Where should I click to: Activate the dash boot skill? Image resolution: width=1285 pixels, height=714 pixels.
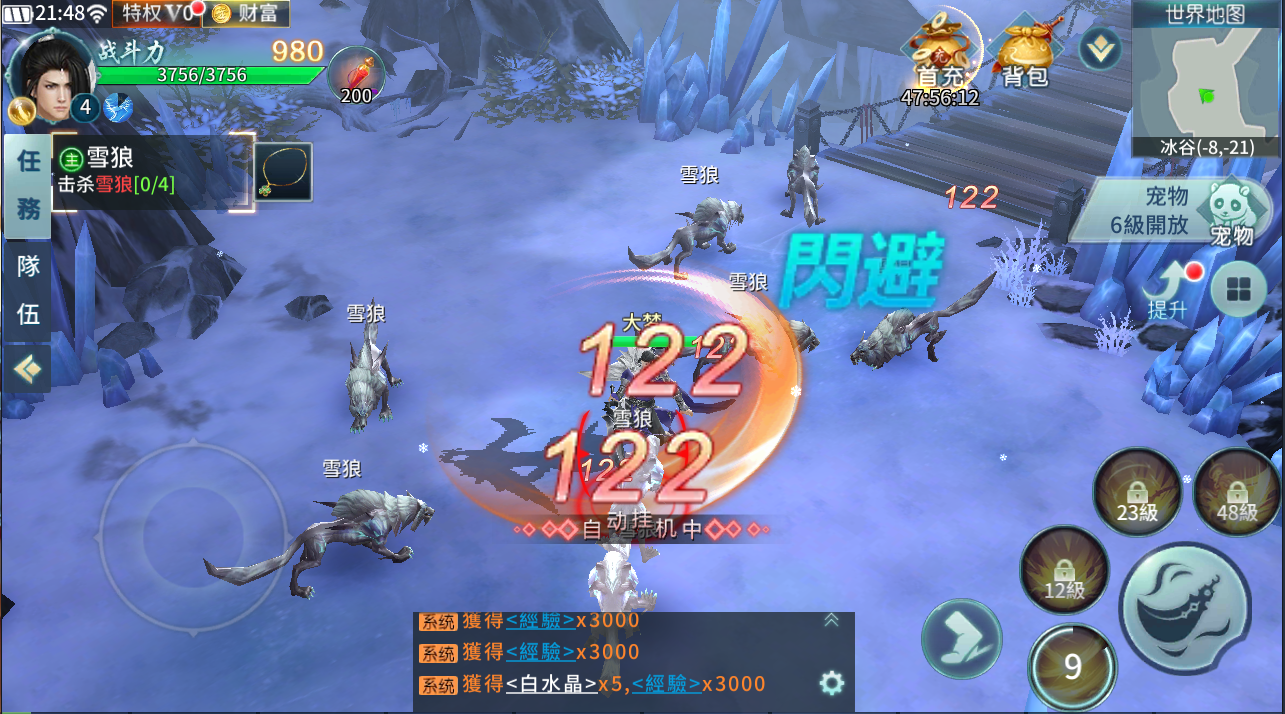coord(961,638)
